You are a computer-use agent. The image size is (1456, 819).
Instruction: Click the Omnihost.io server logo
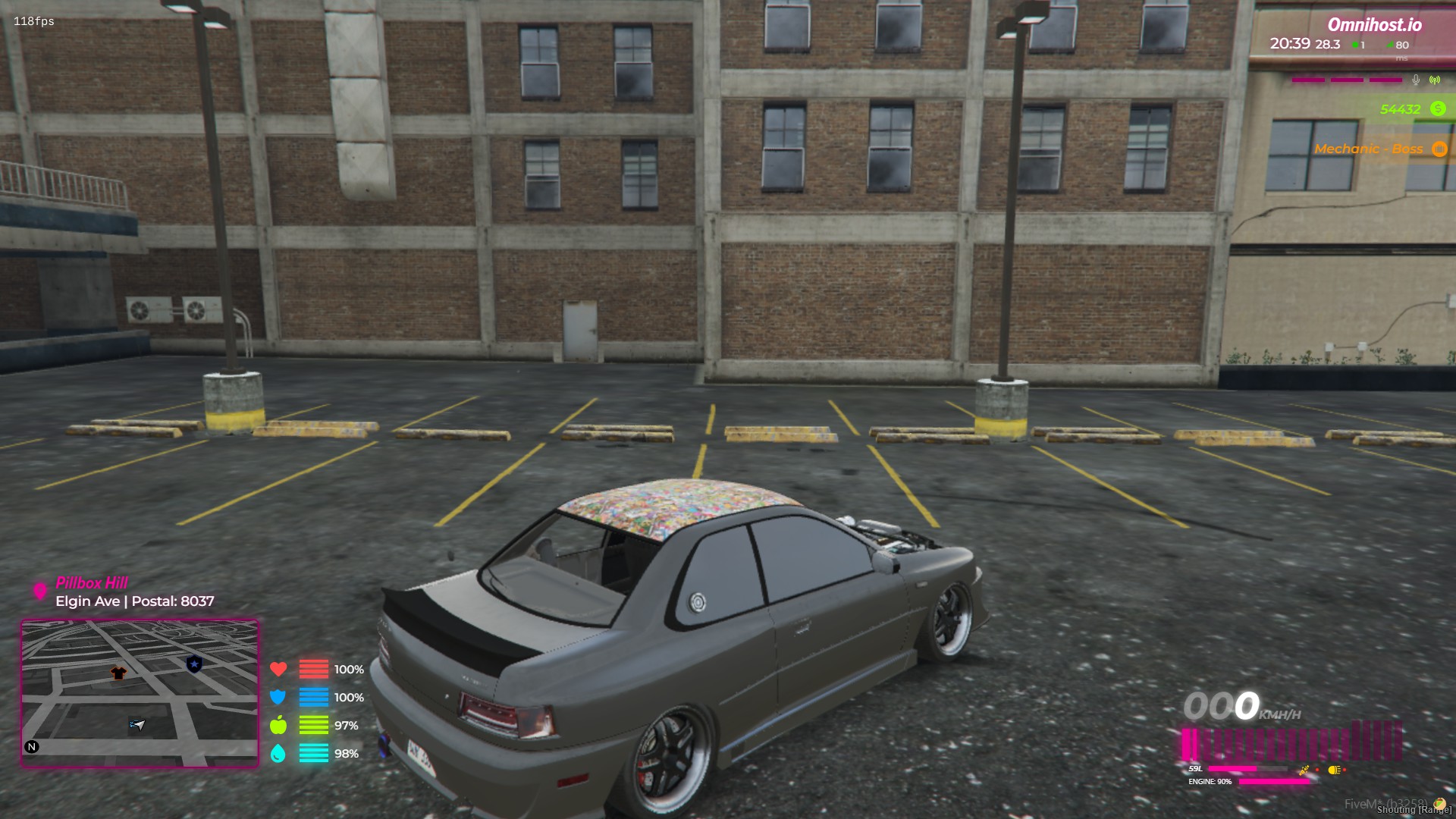pos(1374,25)
